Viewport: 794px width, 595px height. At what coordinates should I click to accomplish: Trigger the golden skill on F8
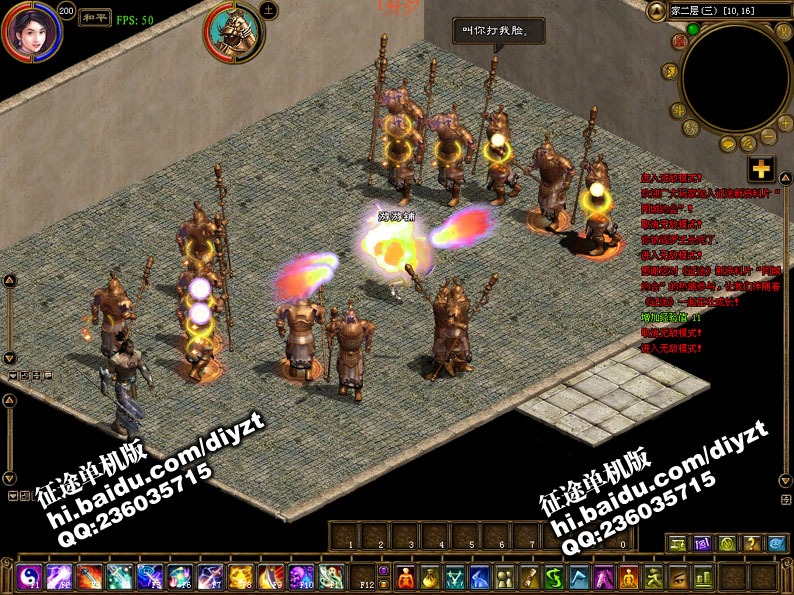[240, 577]
